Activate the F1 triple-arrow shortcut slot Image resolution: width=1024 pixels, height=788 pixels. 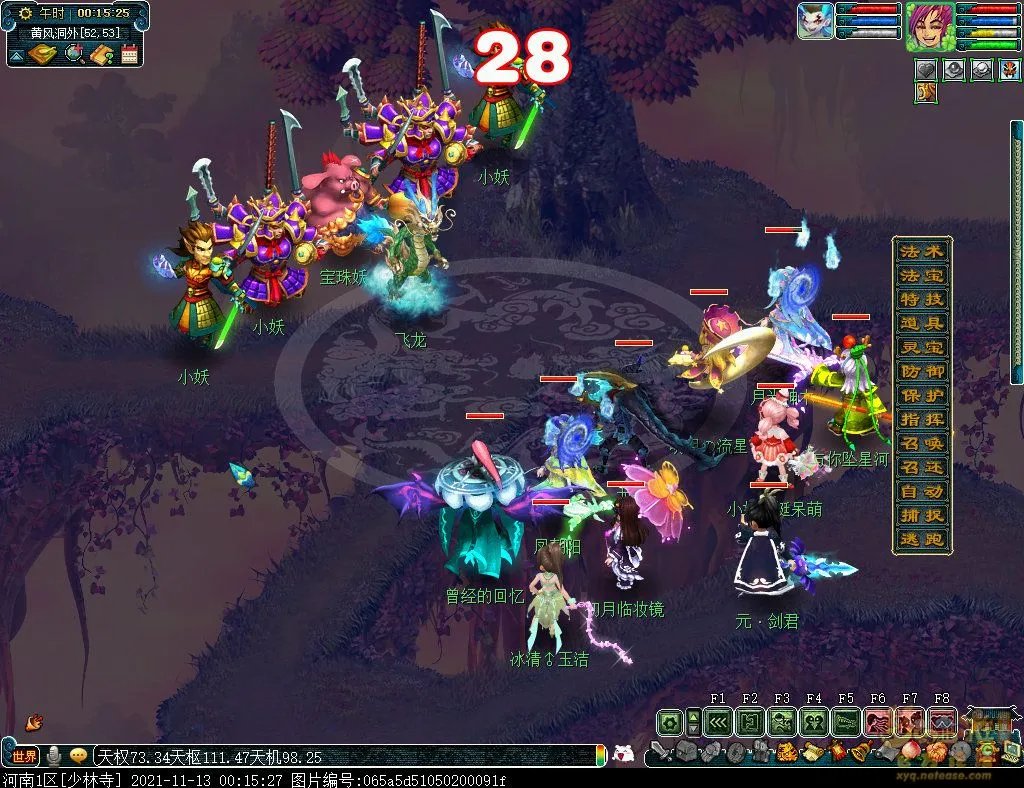coord(717,722)
